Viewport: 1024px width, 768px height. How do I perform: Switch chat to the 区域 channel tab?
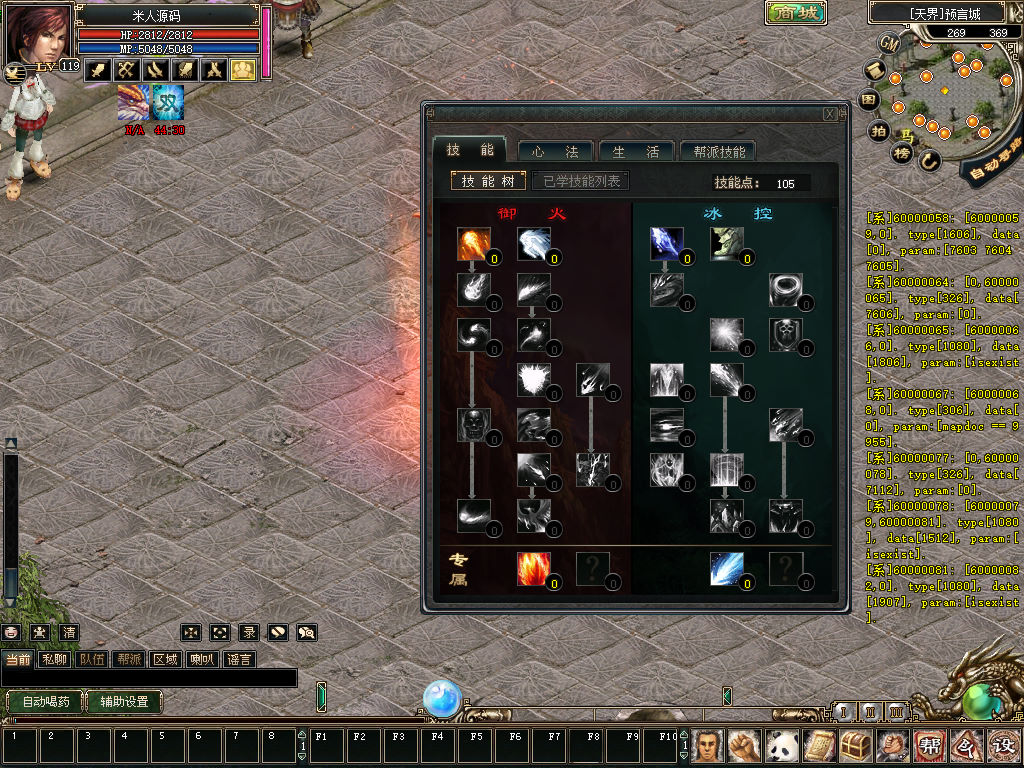[x=165, y=659]
